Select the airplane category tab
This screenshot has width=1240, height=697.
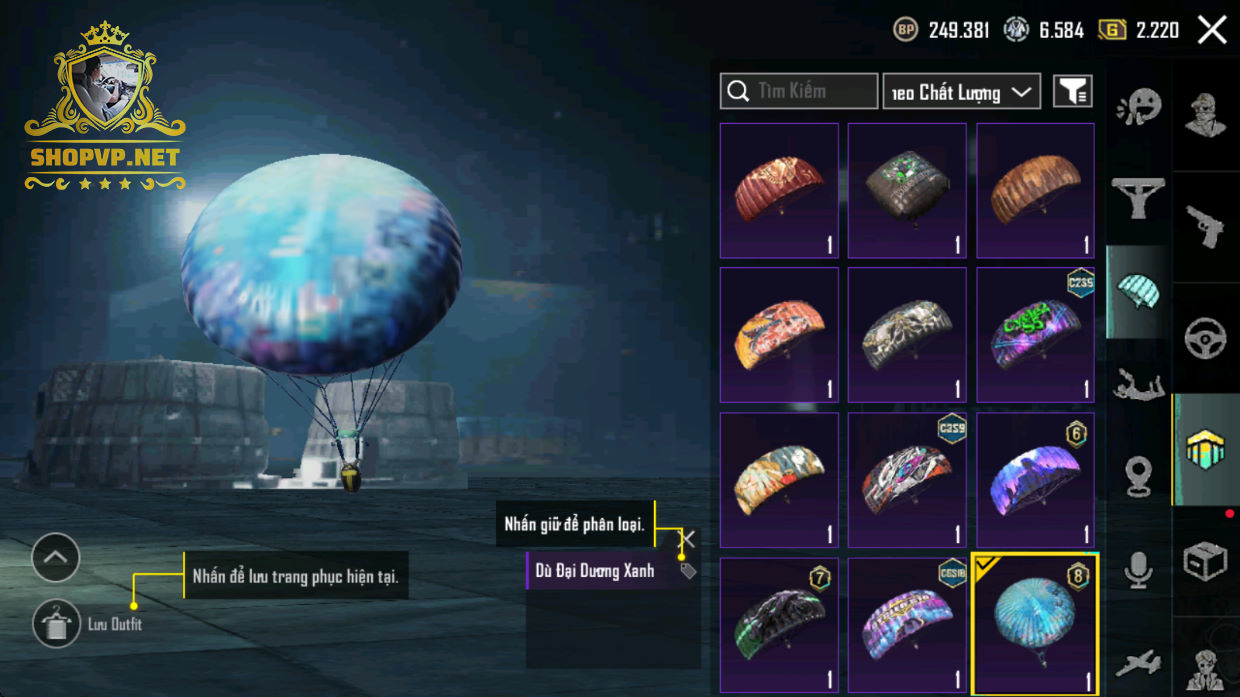(x=1138, y=663)
